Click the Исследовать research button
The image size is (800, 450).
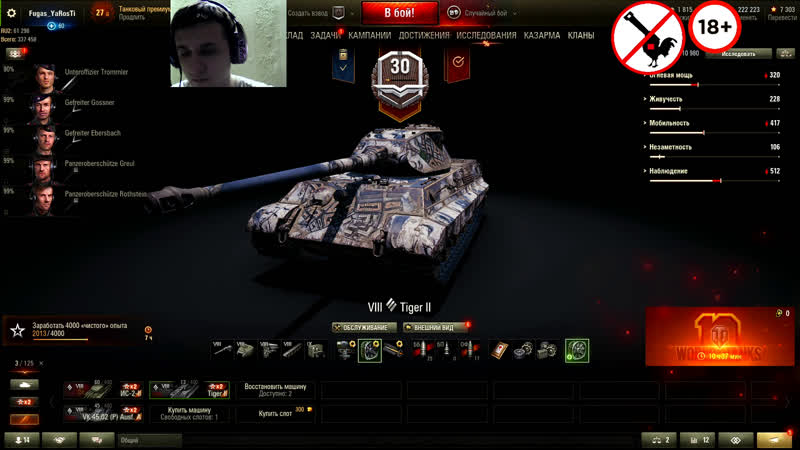[x=738, y=53]
